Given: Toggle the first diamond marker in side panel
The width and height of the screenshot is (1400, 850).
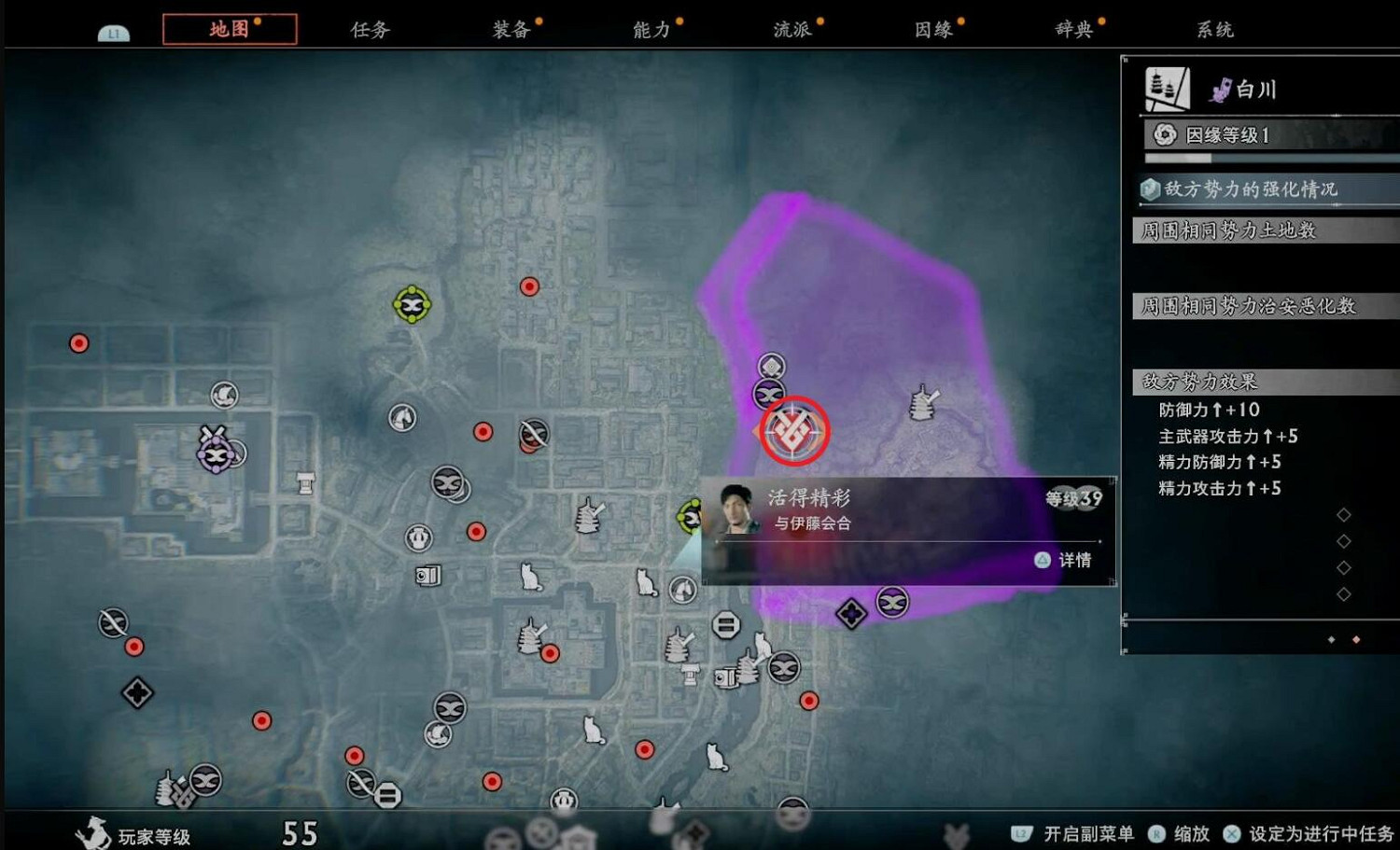Looking at the screenshot, I should [x=1345, y=514].
